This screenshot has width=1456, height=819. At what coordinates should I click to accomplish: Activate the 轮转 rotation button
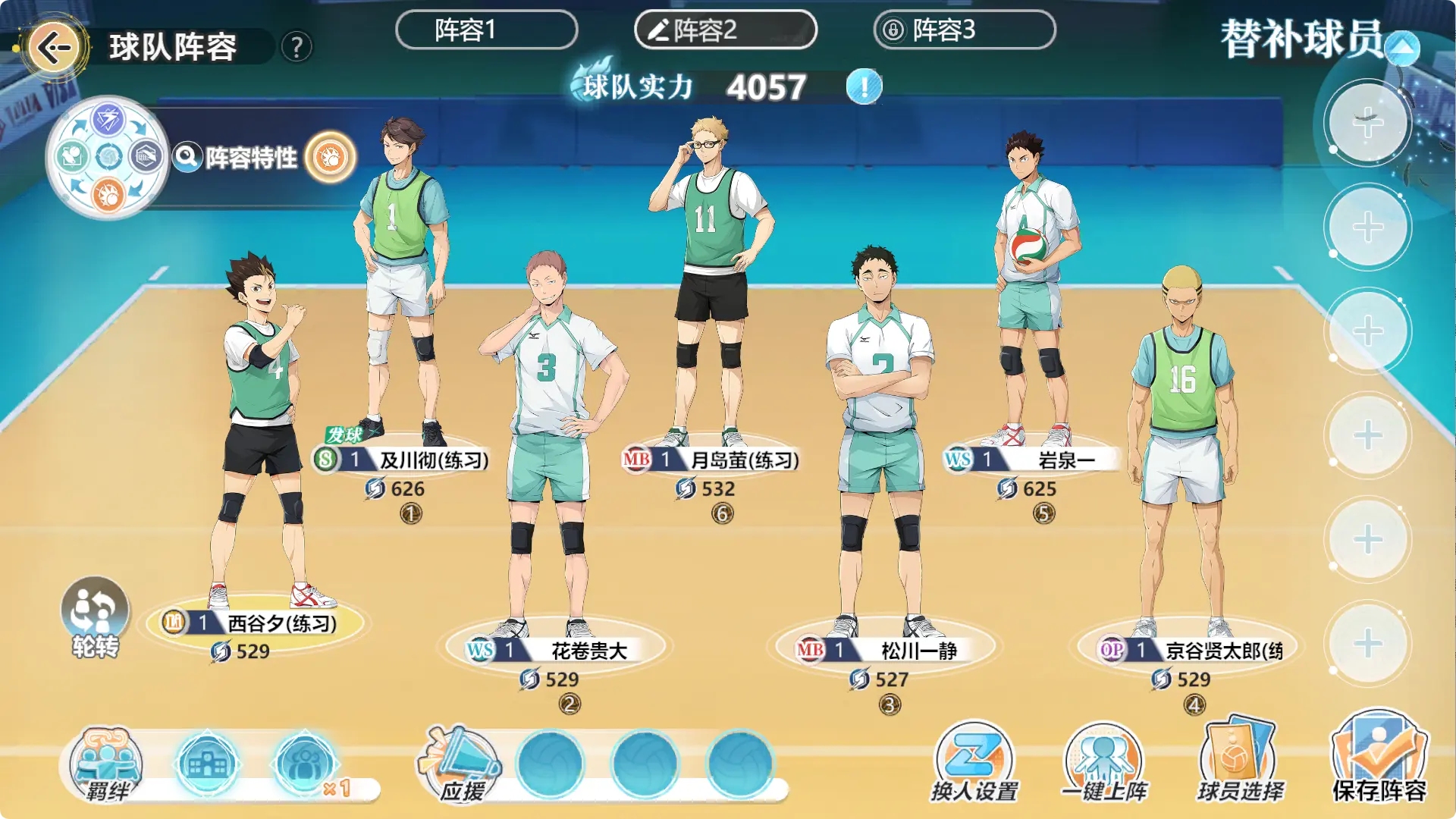(x=95, y=616)
